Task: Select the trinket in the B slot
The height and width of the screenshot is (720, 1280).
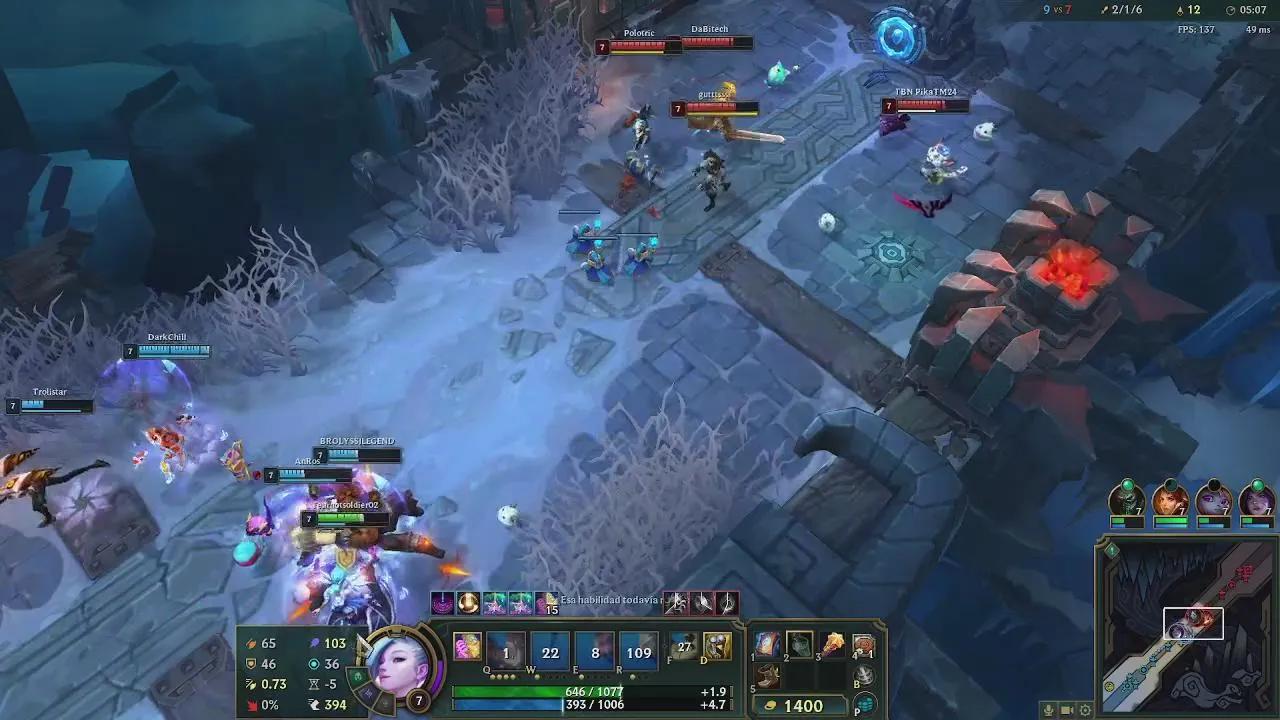Action: [864, 674]
